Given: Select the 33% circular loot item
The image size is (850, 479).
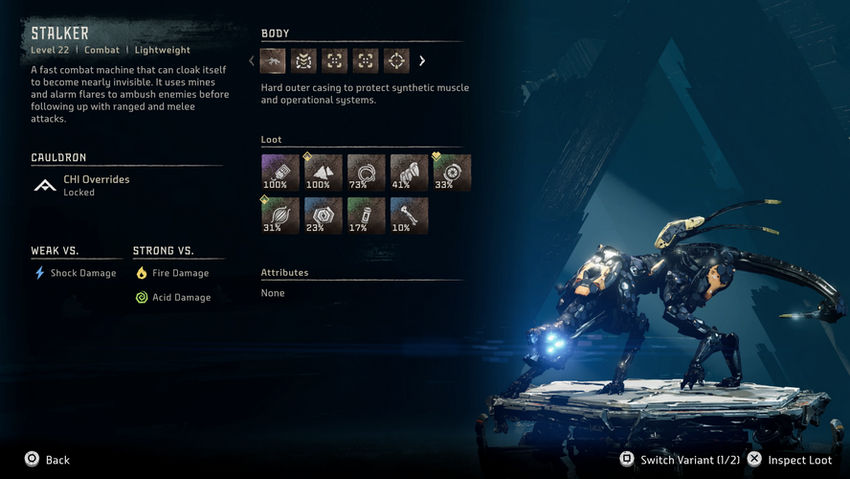Looking at the screenshot, I should tap(452, 172).
